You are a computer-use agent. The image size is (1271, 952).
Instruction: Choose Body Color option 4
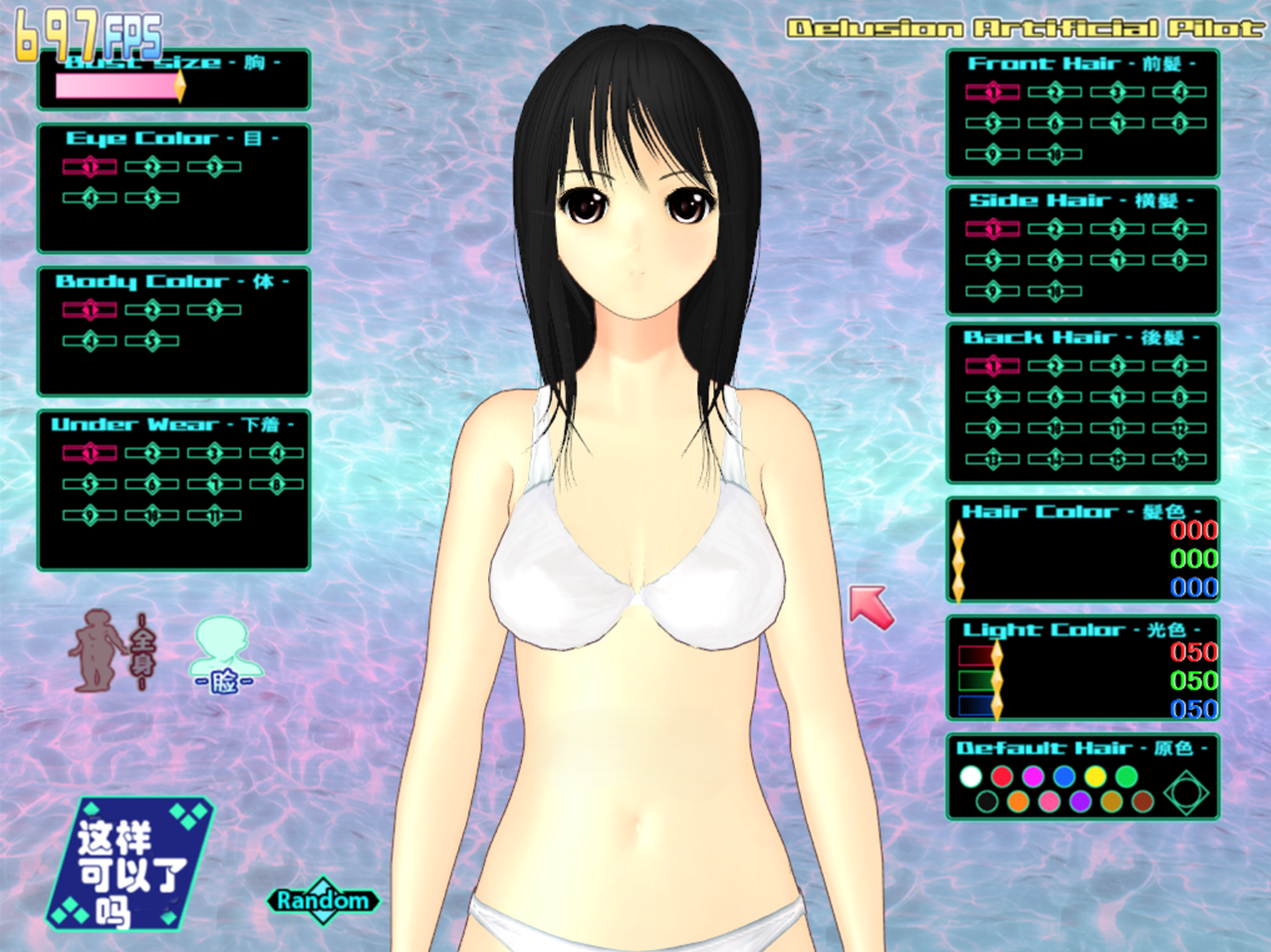91,342
